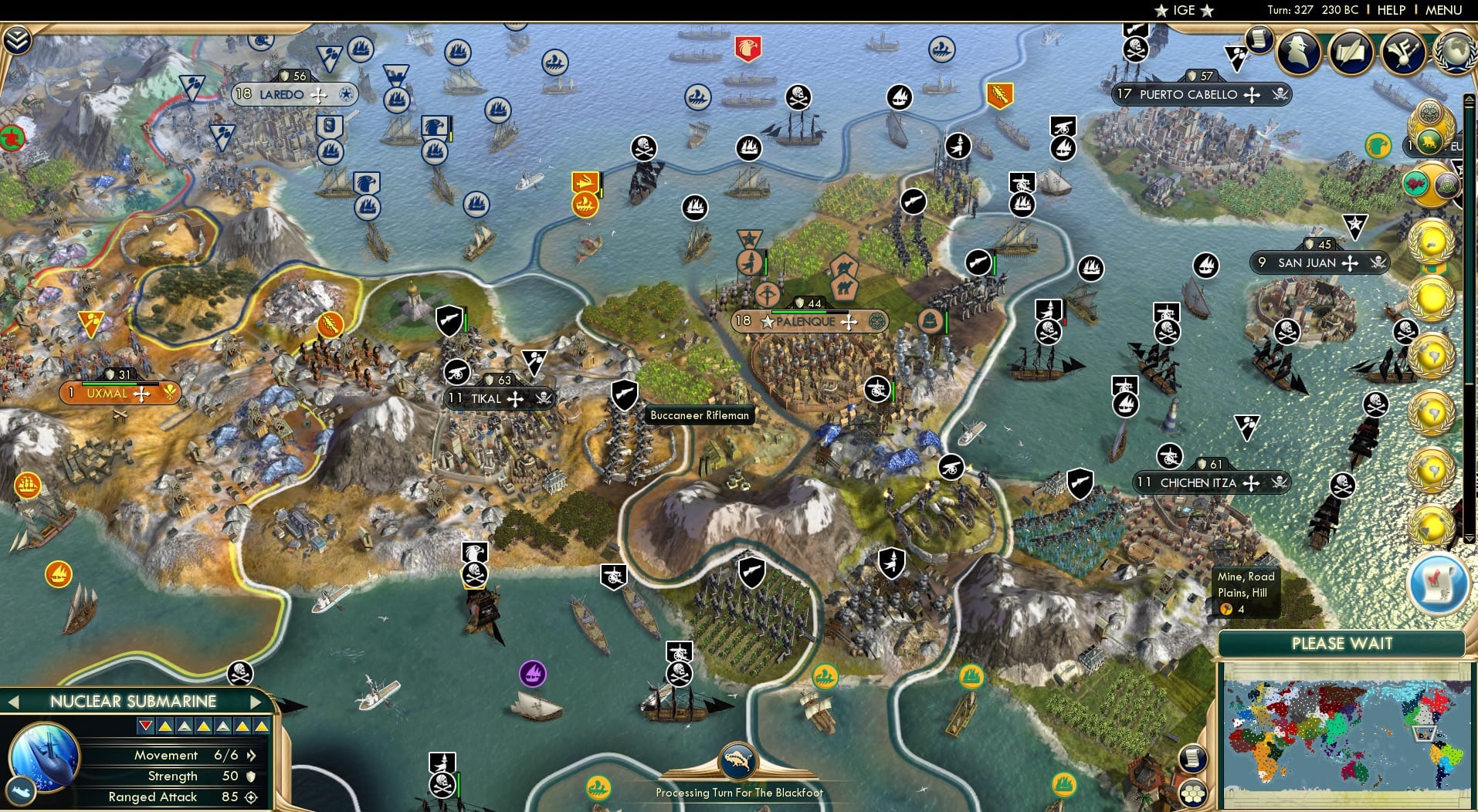
Task: Open HELP from the top bar
Action: (x=1391, y=10)
